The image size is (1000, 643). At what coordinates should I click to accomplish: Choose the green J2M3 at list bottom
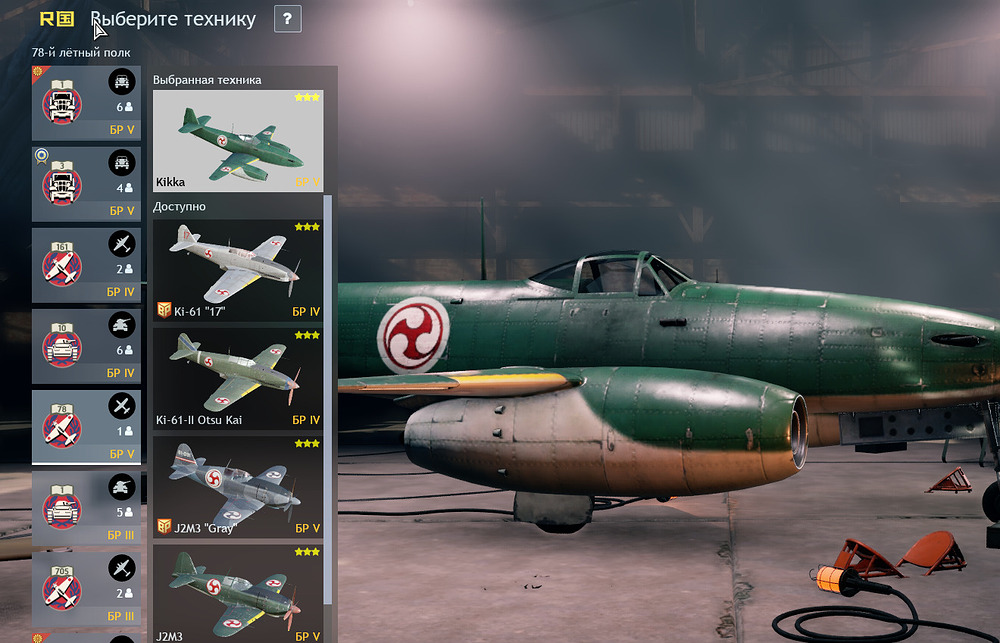coord(238,592)
